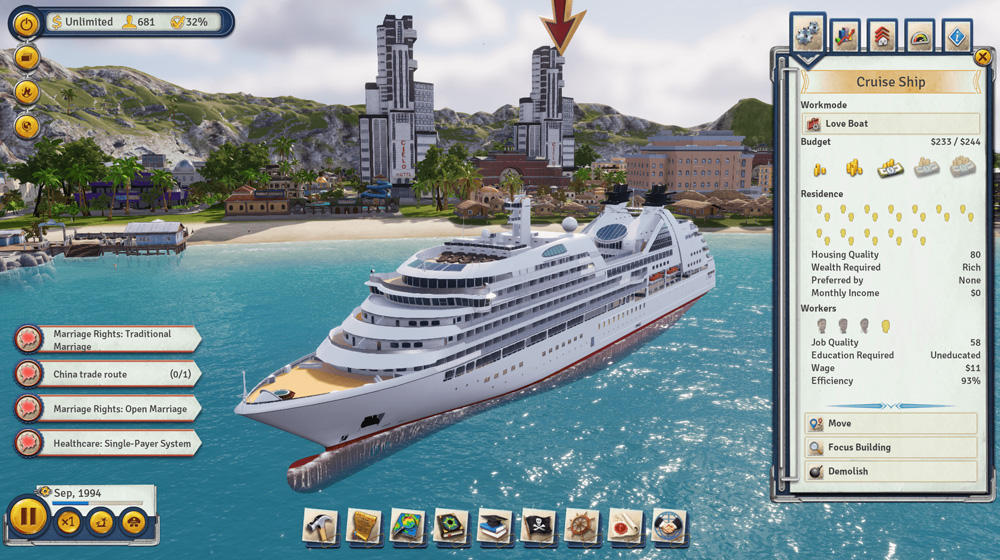This screenshot has width=1000, height=560.
Task: Switch to the gears overview tab
Action: 807,35
